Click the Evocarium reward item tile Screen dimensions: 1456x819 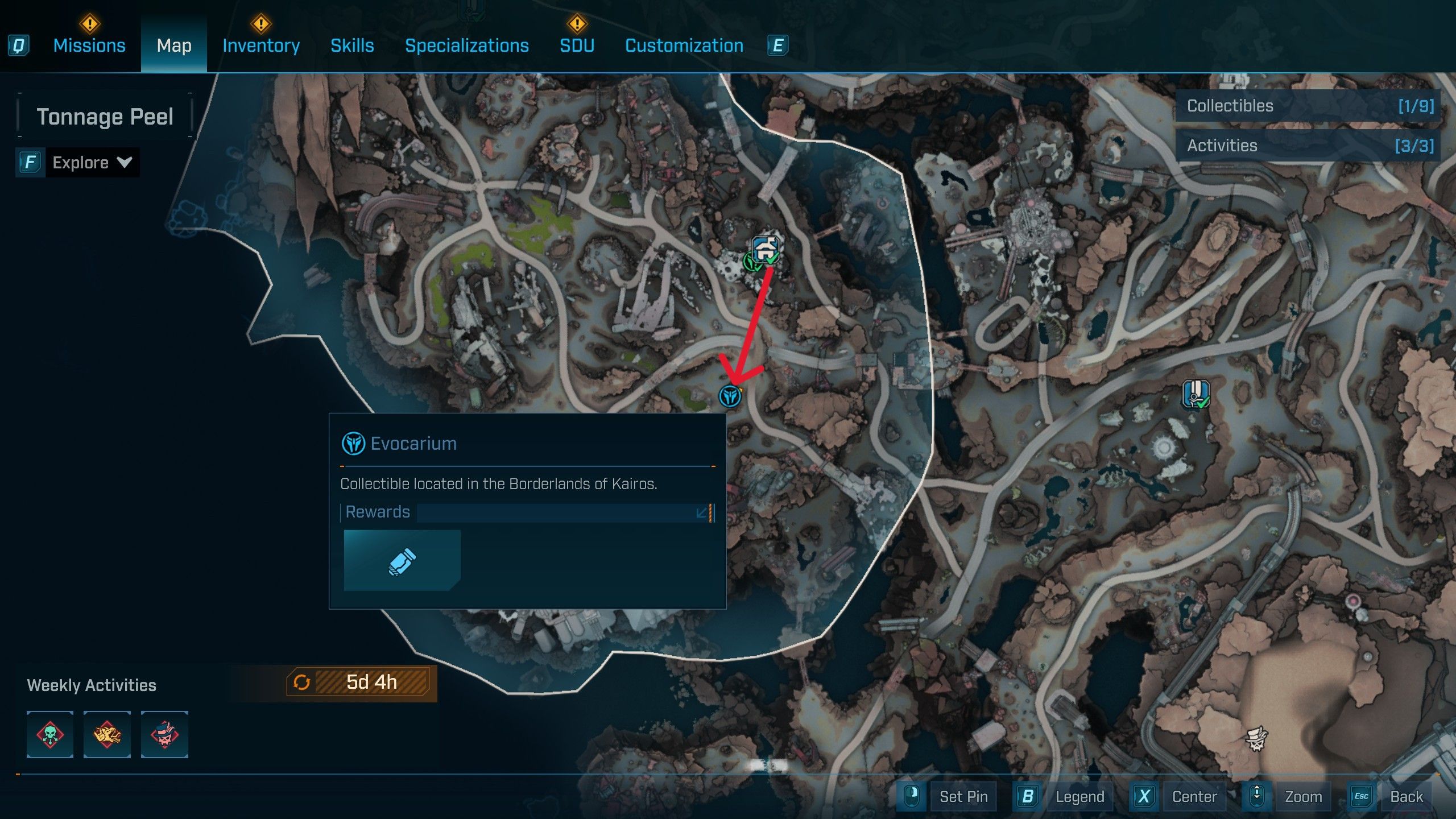(x=402, y=560)
